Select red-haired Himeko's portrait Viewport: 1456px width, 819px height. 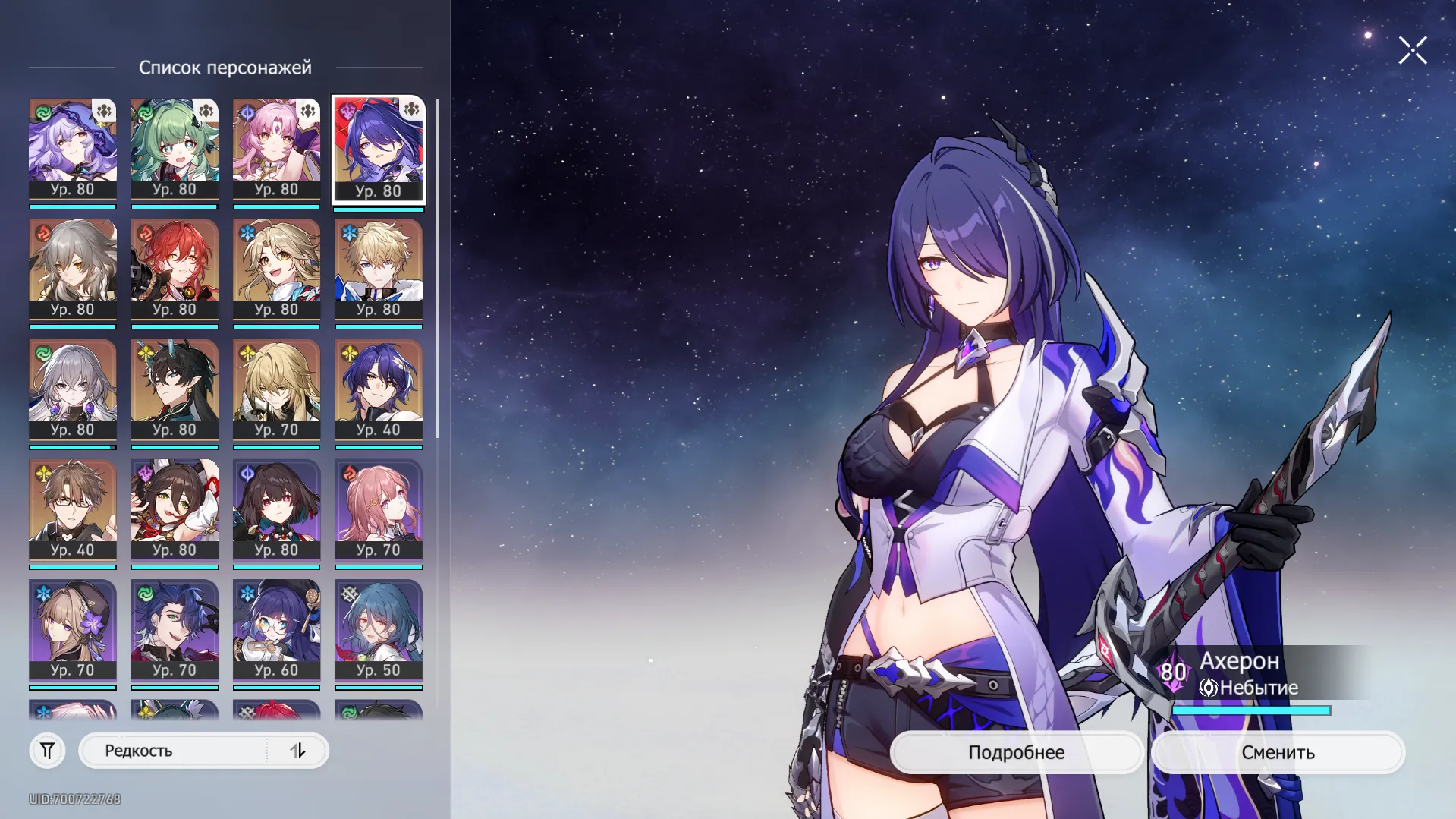point(175,269)
